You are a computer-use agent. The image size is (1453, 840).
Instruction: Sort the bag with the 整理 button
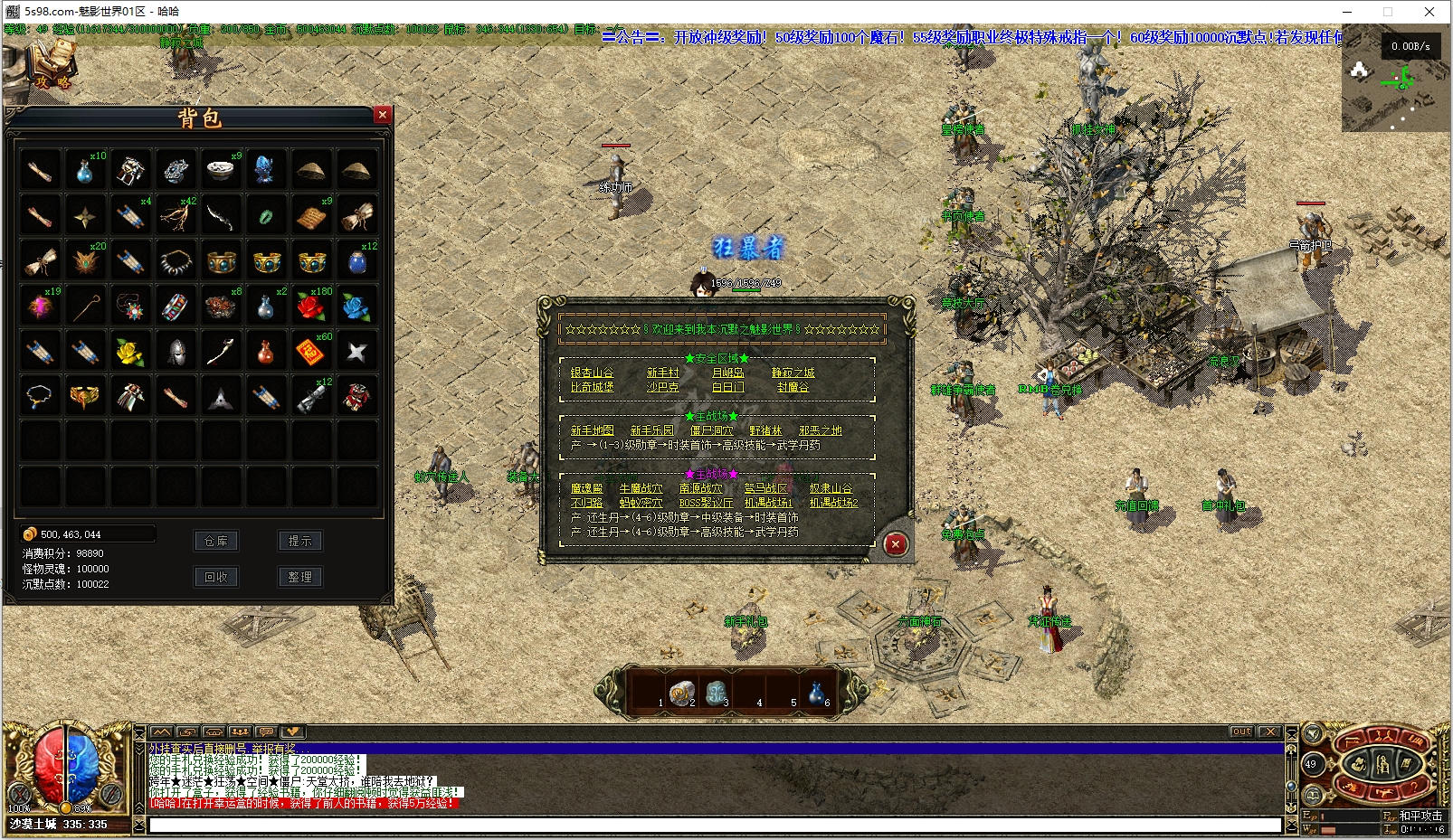[x=299, y=577]
